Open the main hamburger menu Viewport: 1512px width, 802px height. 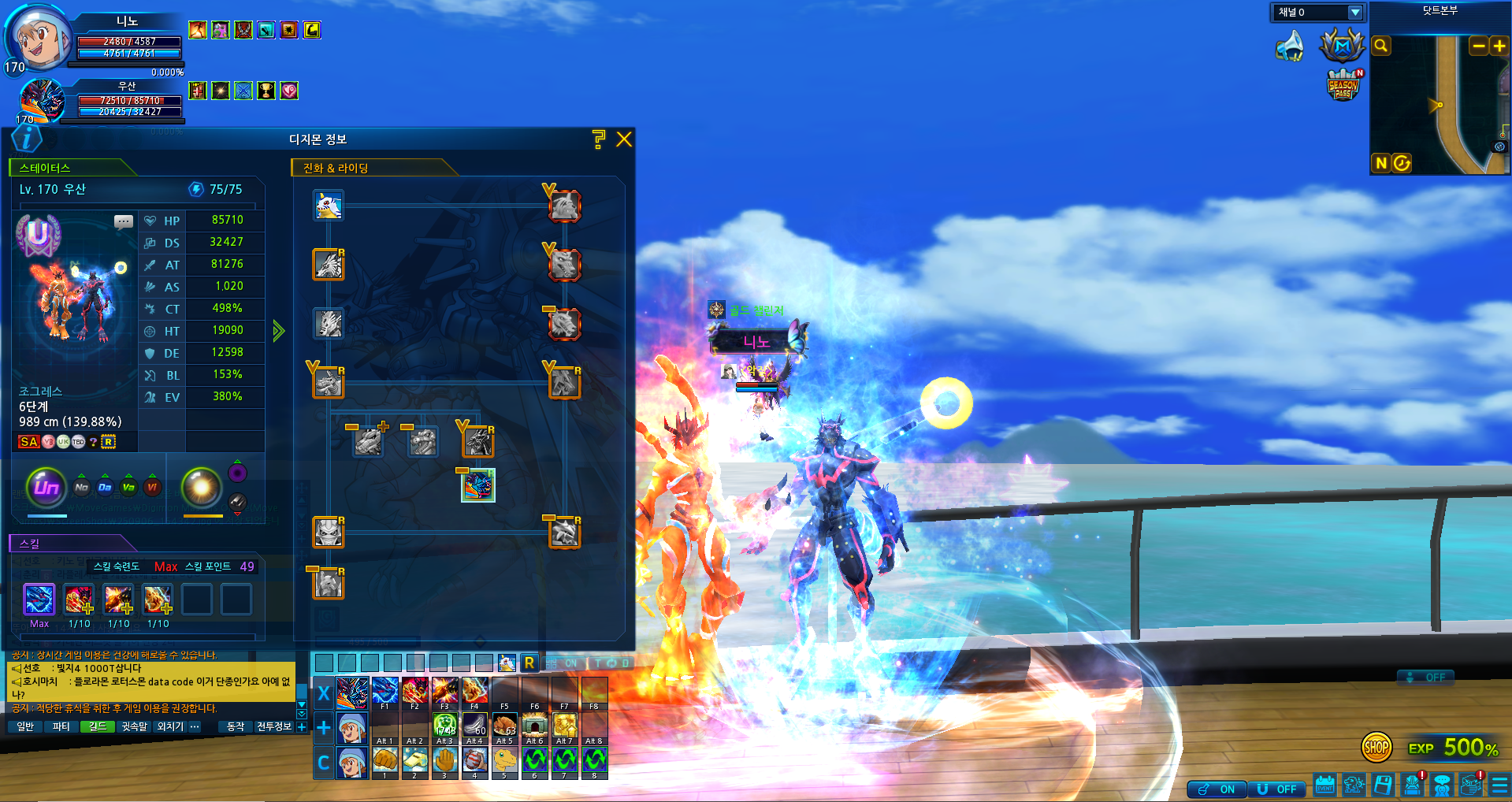[x=1499, y=785]
